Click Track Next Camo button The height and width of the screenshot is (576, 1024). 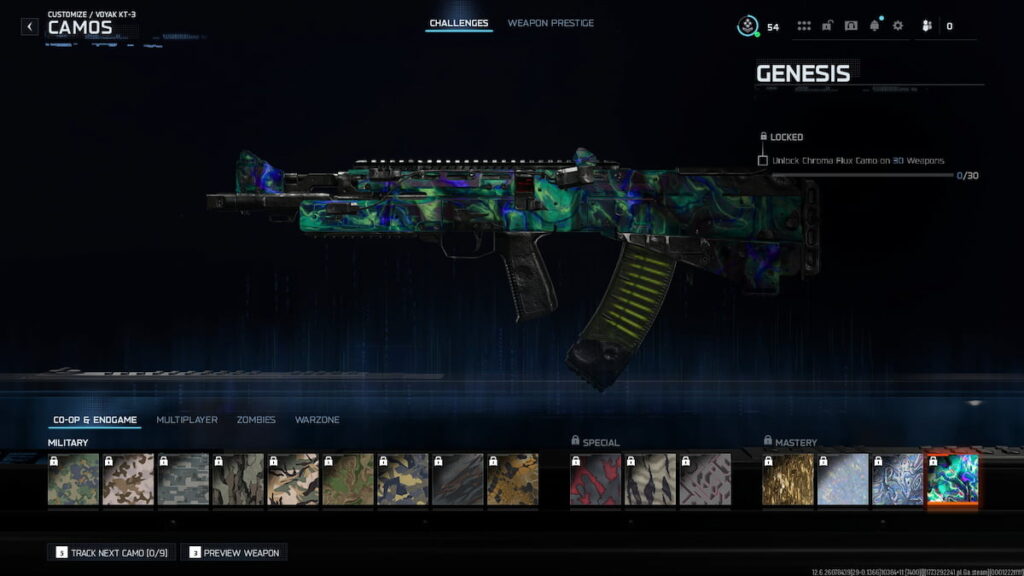pos(111,552)
